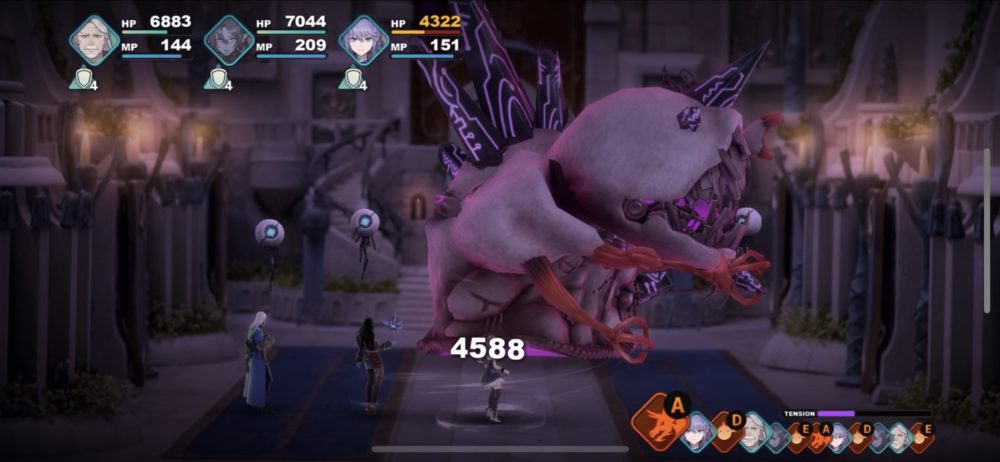Select the dark-haired party member's portrait
The image size is (1000, 462).
click(x=229, y=40)
